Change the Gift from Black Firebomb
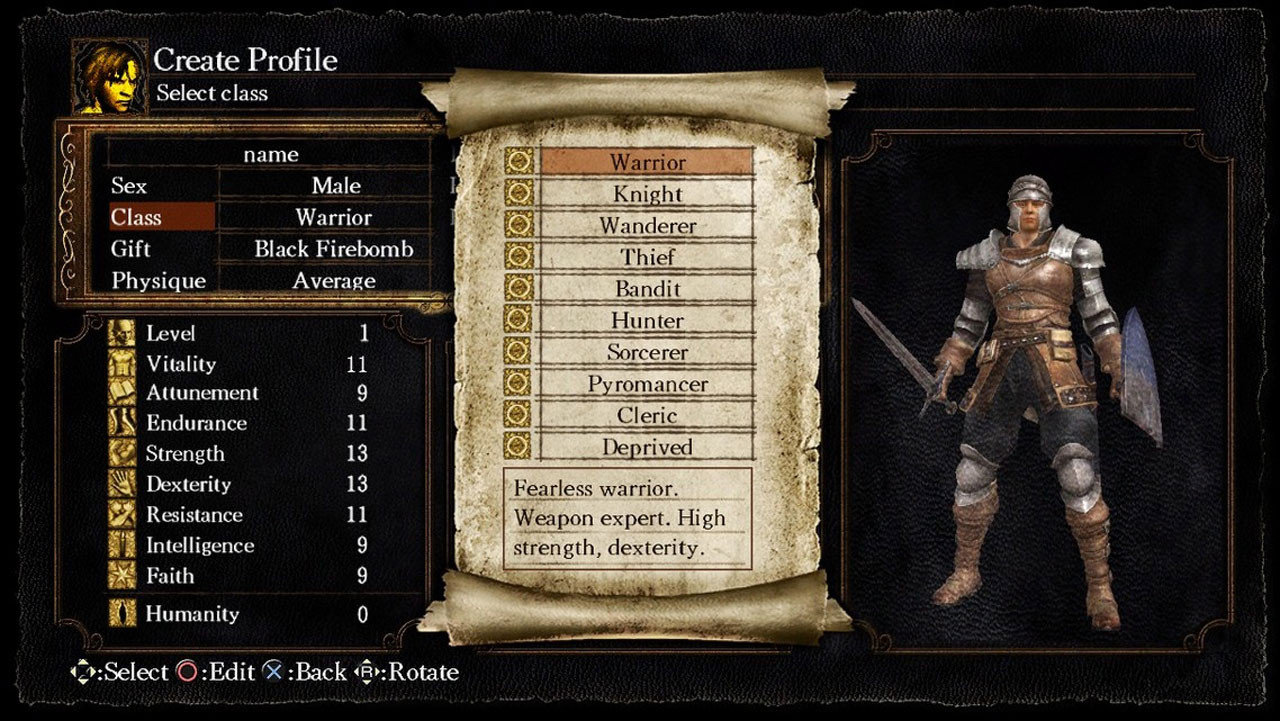The width and height of the screenshot is (1280, 721). tap(333, 249)
